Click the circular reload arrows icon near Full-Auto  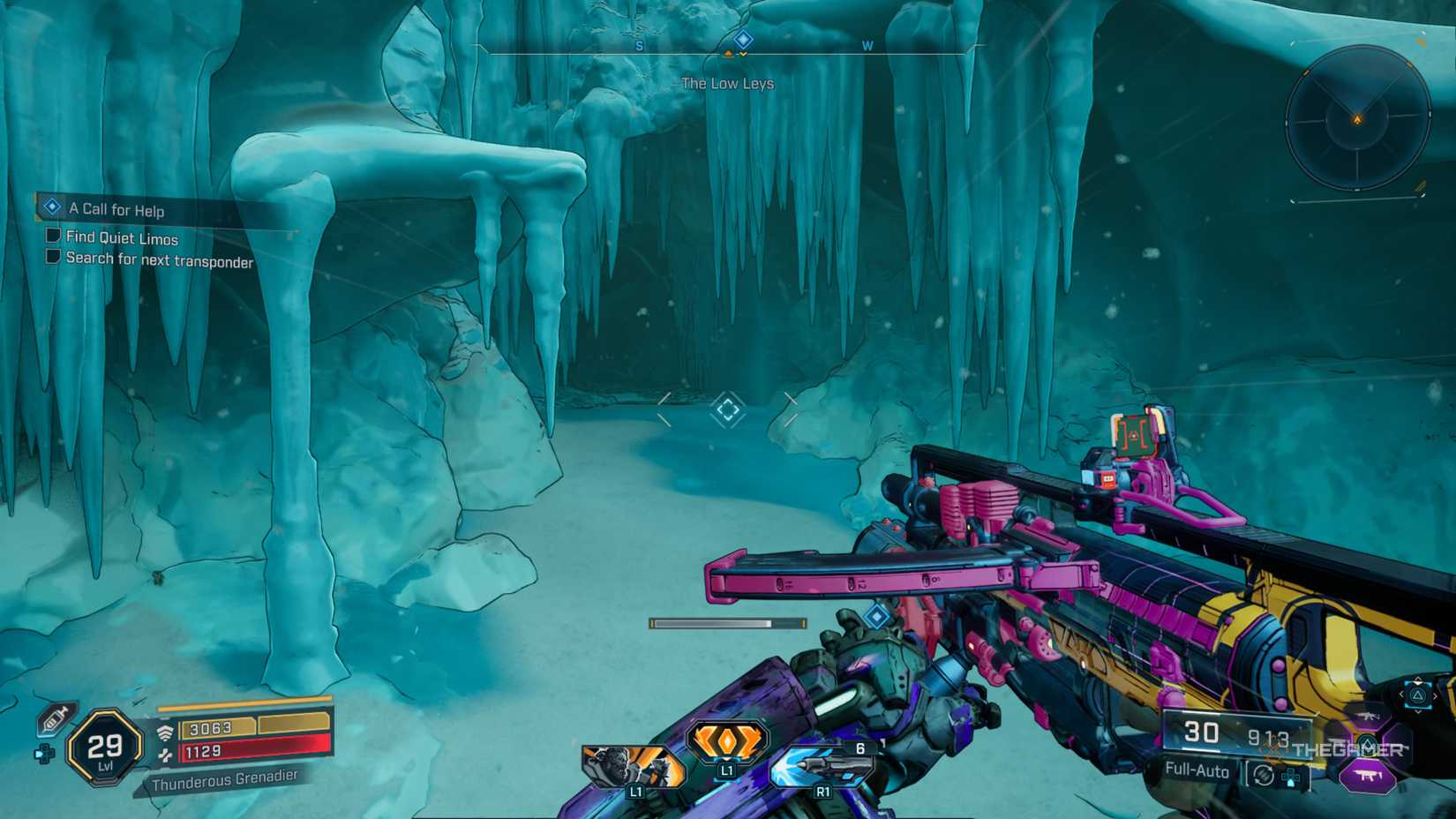(1264, 774)
